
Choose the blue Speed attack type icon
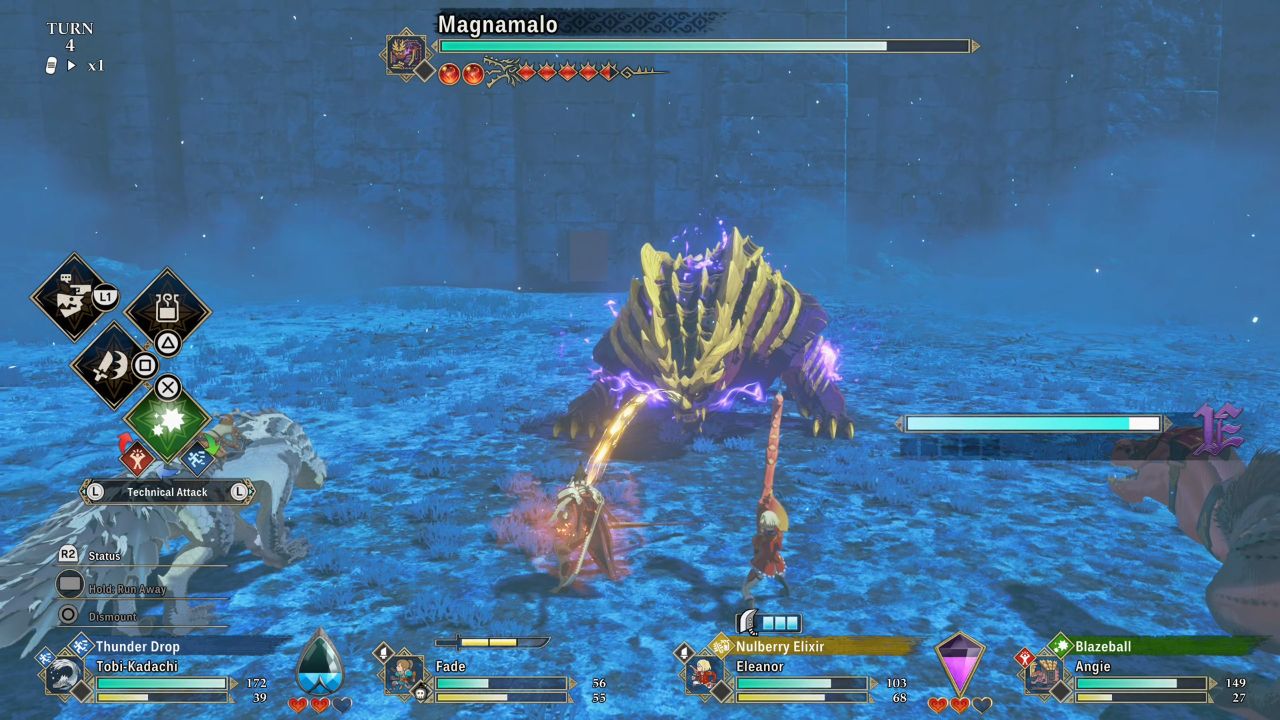pyautogui.click(x=197, y=459)
